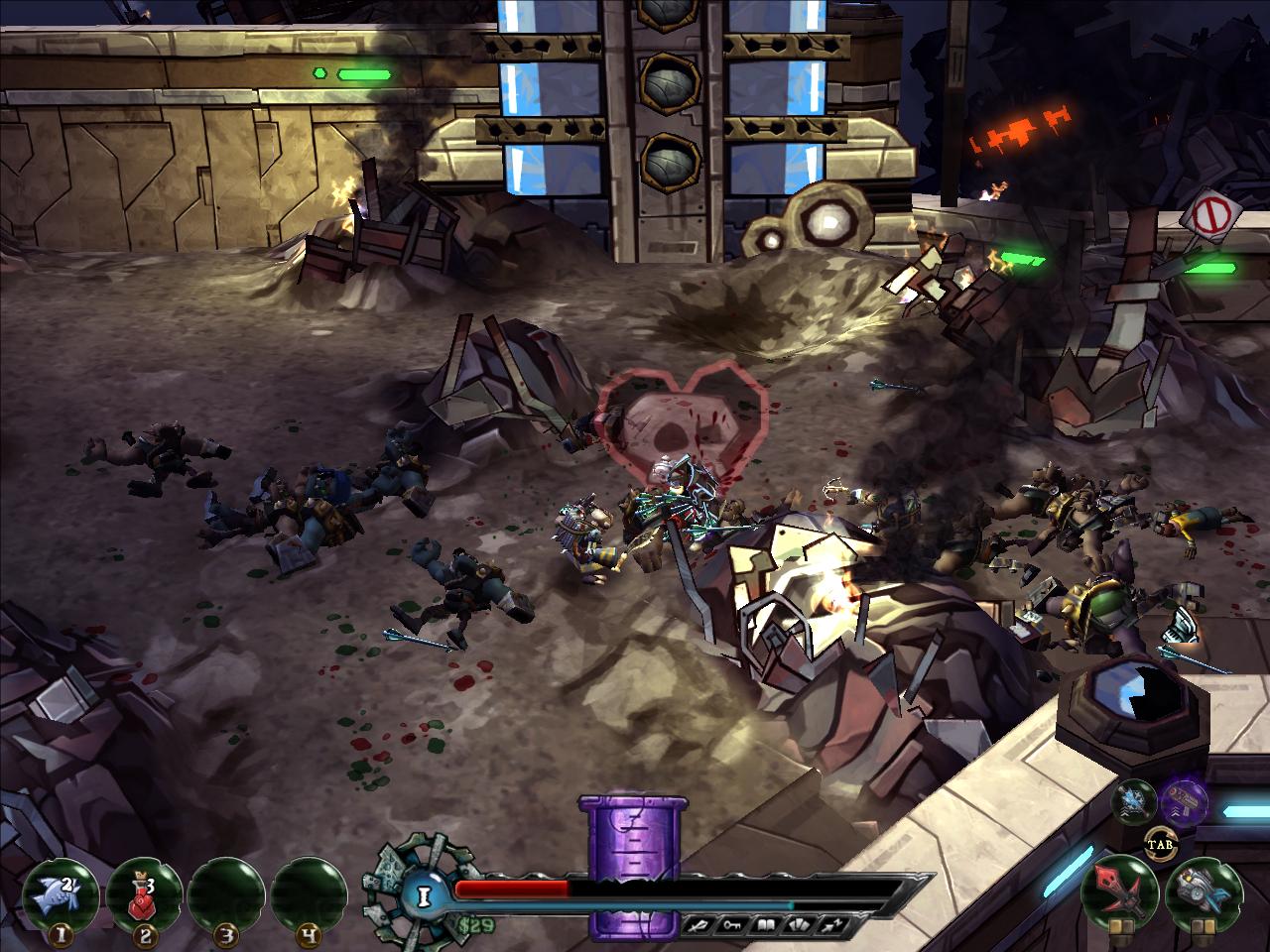Screen dimensions: 1270x952
Task: Click the gear-shaped level I emblem
Action: 424,896
